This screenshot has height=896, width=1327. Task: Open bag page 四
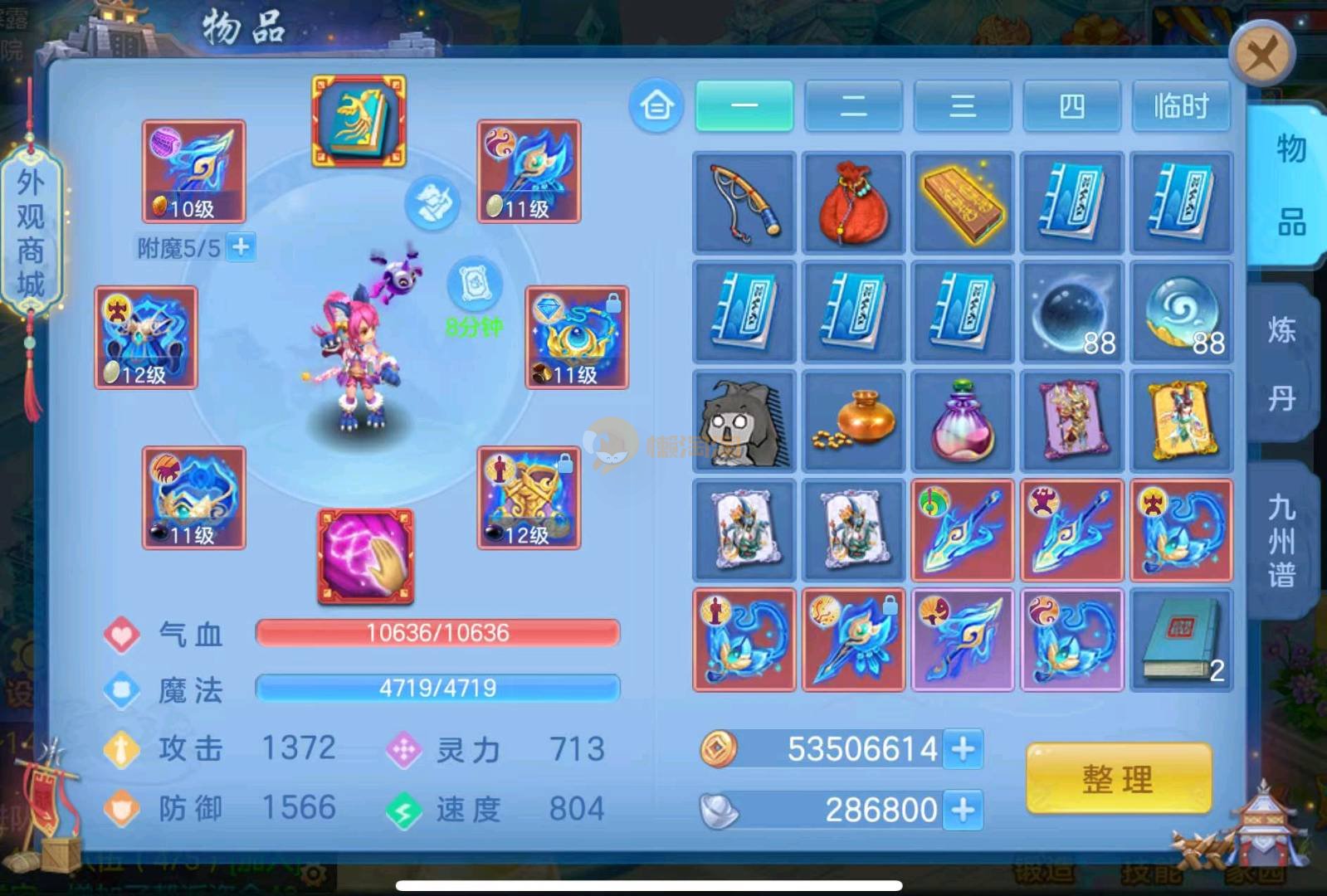pos(1071,106)
